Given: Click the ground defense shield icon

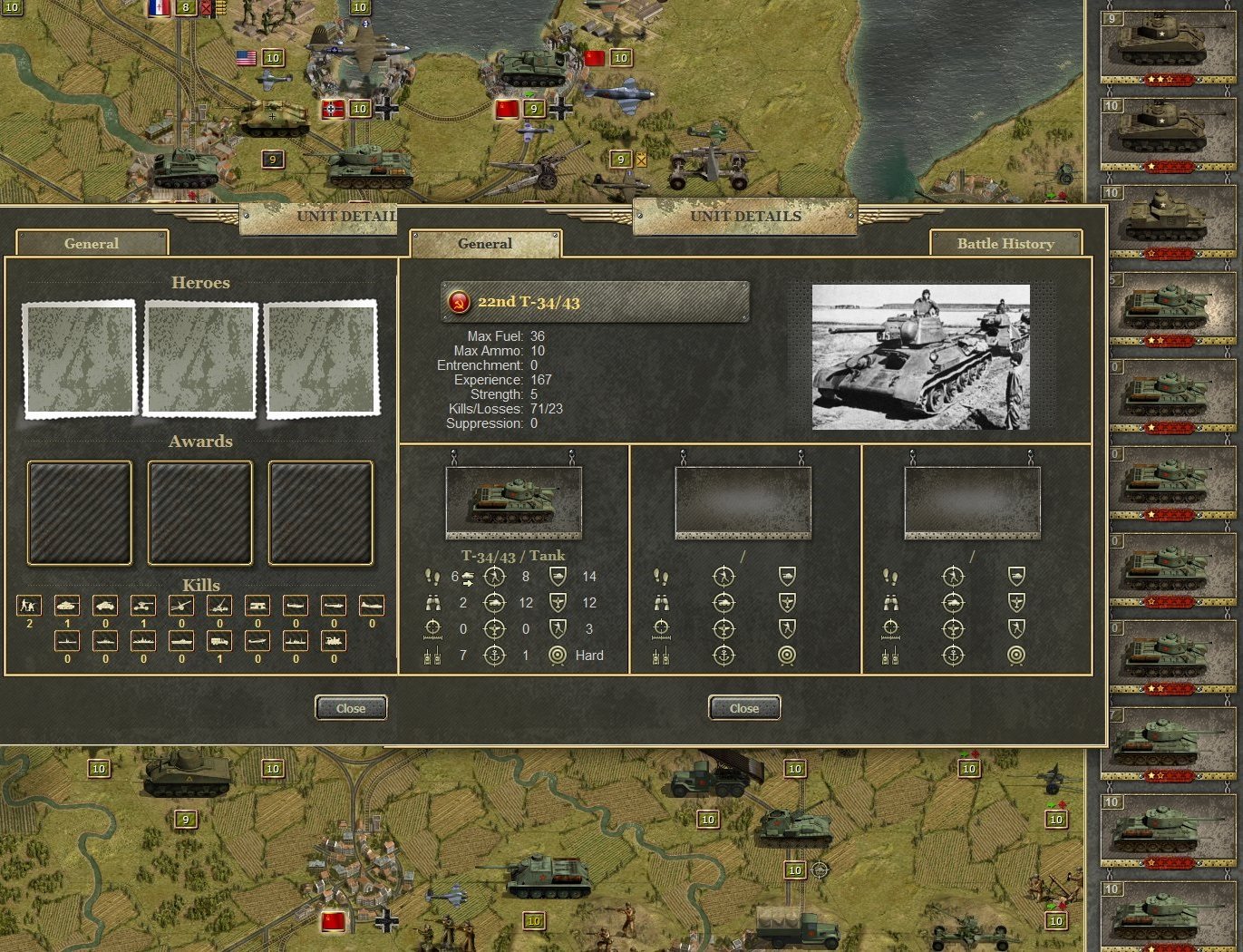Looking at the screenshot, I should pyautogui.click(x=558, y=576).
